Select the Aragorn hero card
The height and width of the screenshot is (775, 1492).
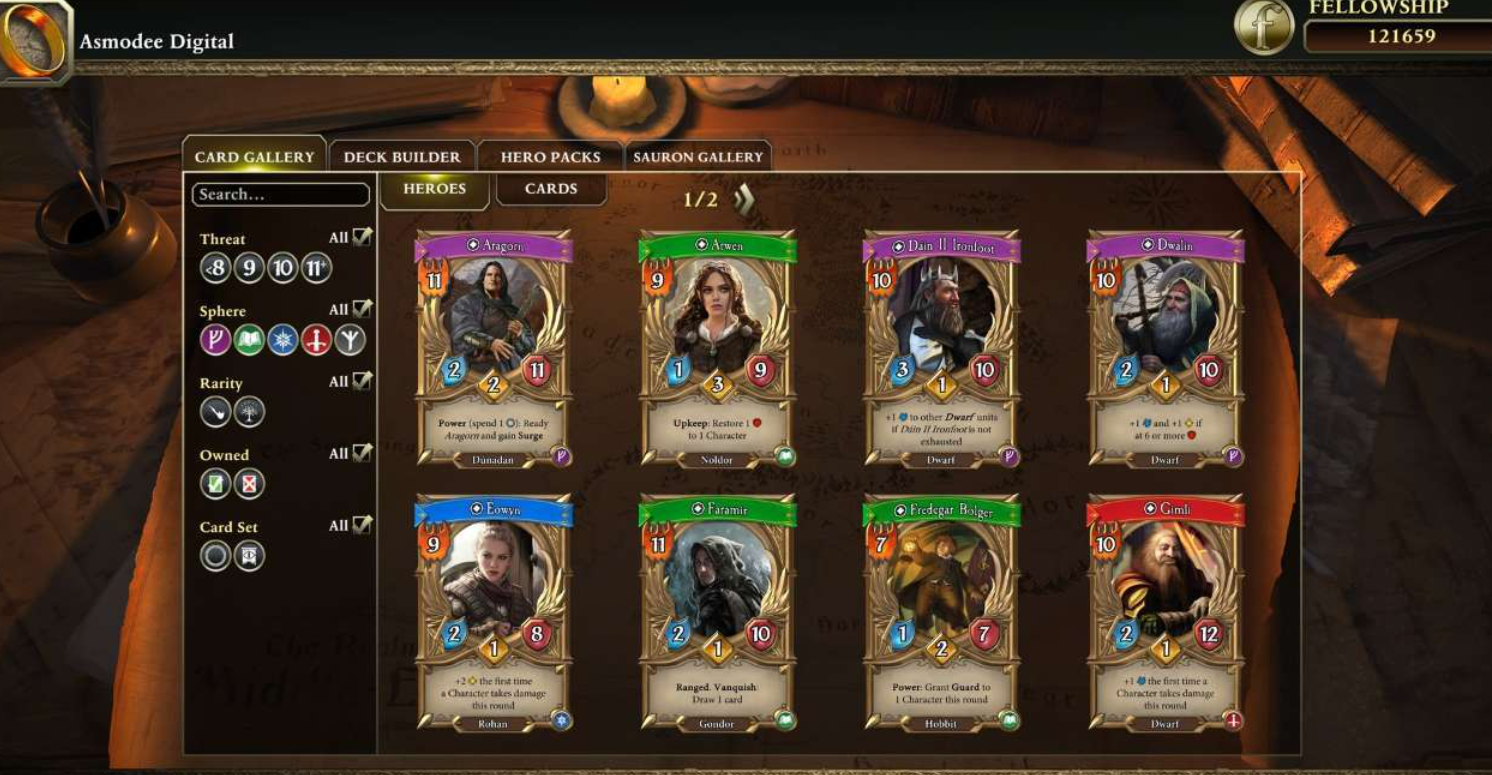click(494, 348)
